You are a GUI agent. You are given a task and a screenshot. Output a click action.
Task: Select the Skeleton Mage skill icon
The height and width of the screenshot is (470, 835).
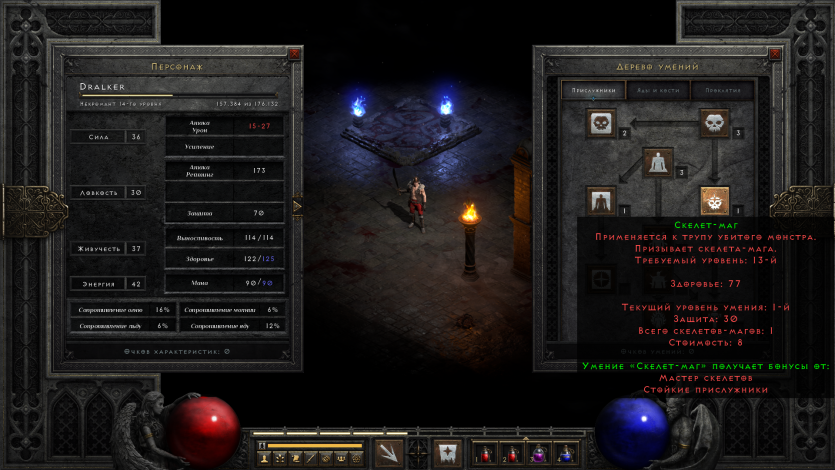tap(714, 200)
